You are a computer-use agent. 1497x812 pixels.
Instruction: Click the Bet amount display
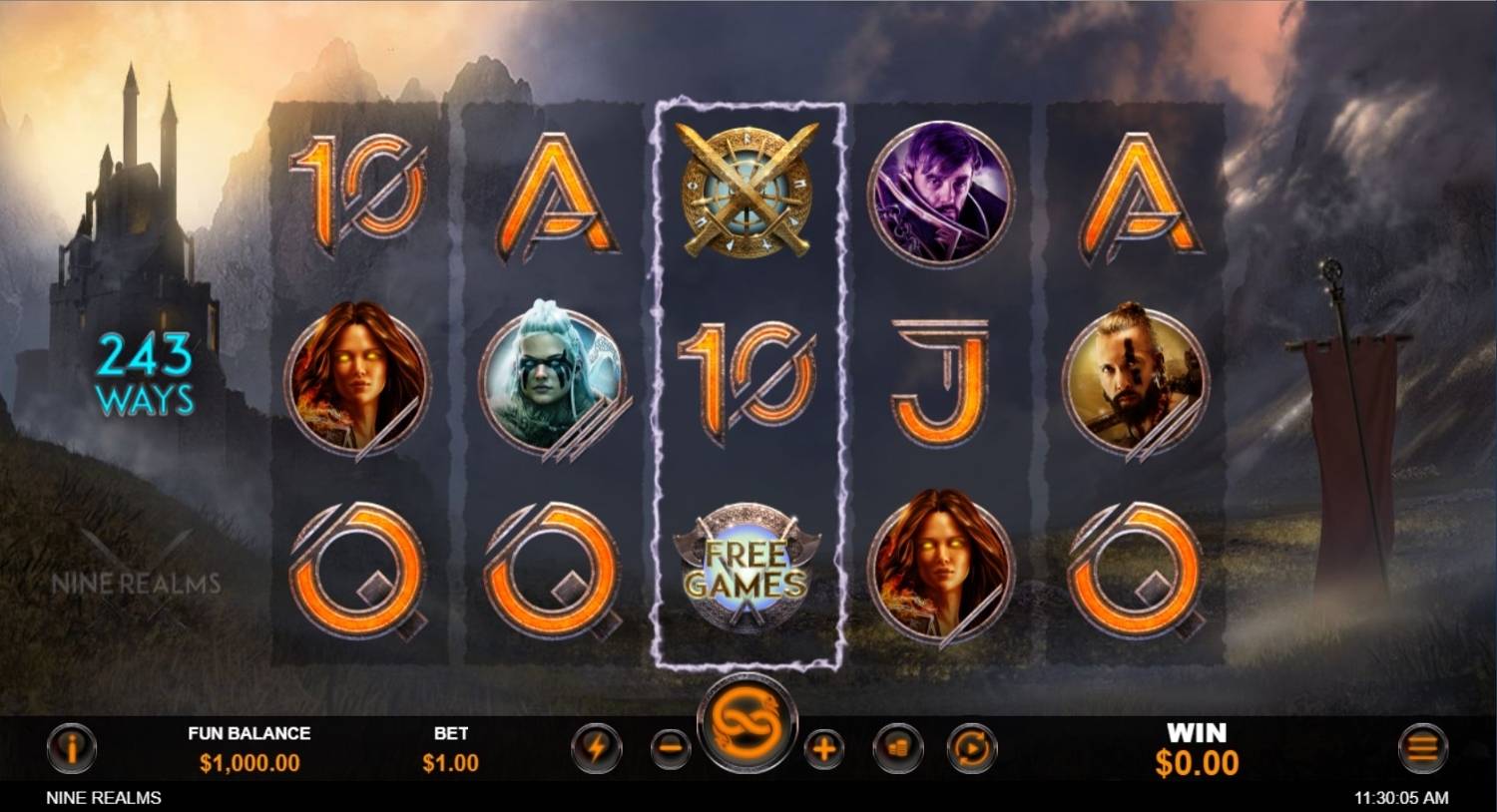[x=450, y=760]
